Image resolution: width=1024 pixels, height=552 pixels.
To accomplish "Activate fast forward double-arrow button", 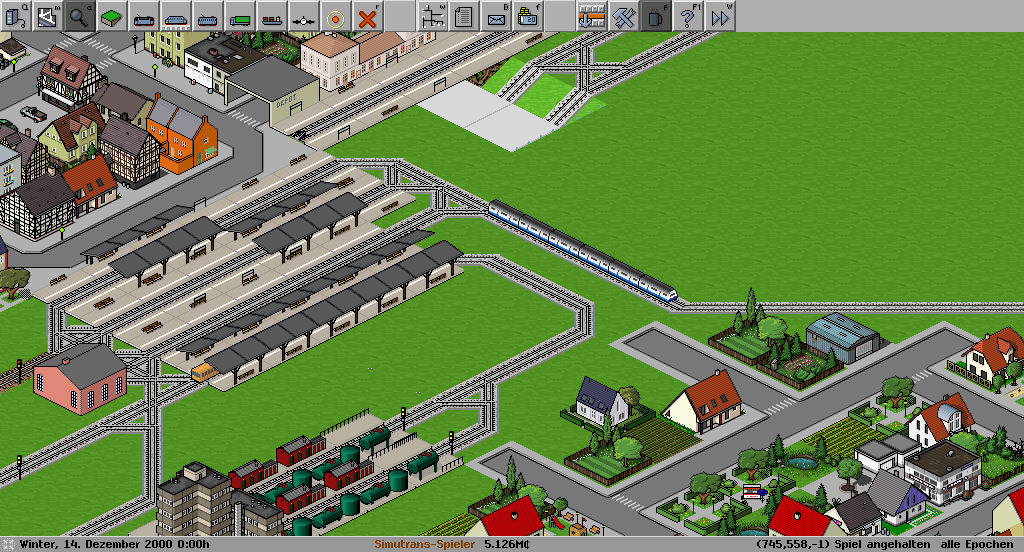I will (x=719, y=15).
